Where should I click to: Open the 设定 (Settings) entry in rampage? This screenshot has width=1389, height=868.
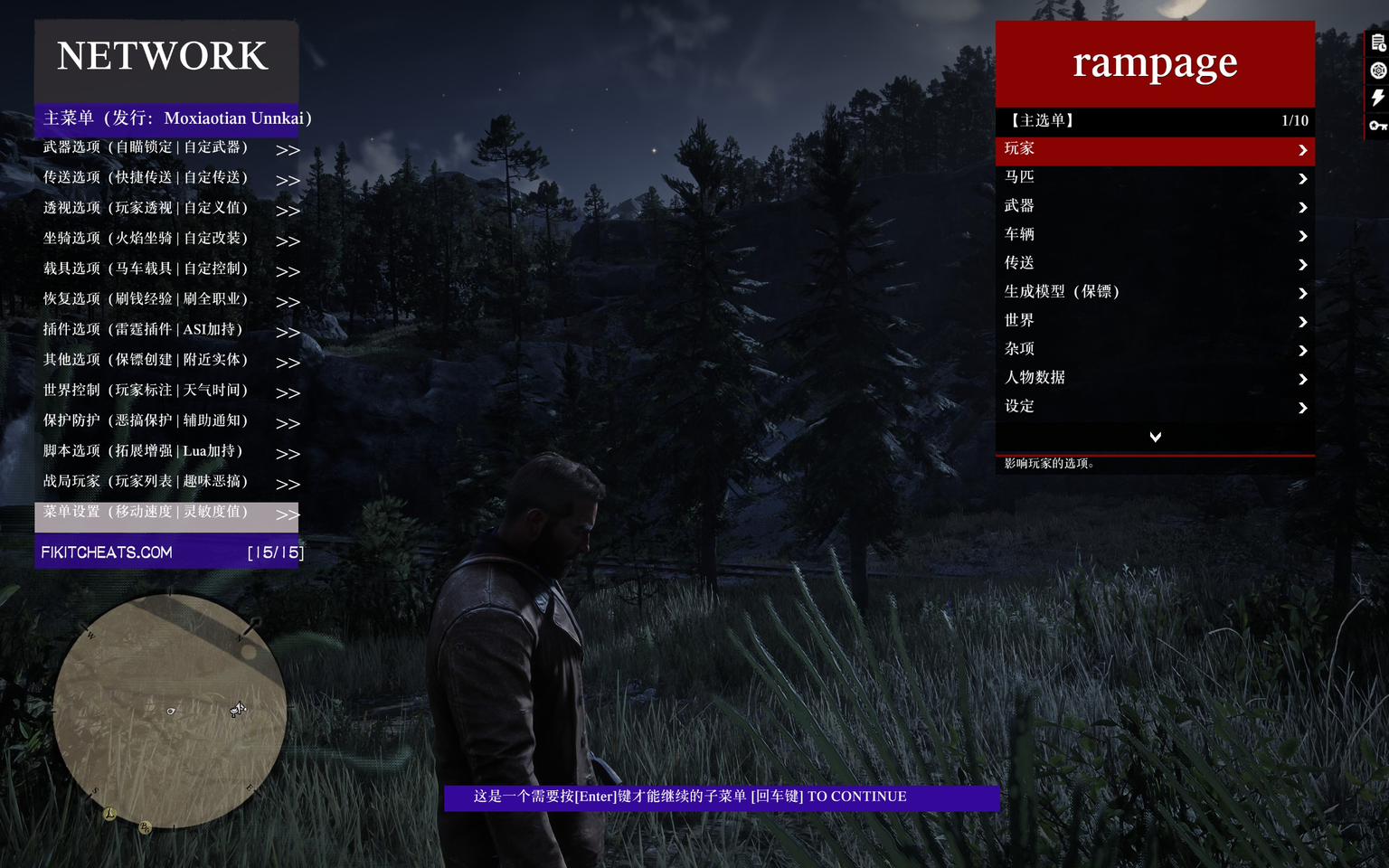pos(1154,407)
